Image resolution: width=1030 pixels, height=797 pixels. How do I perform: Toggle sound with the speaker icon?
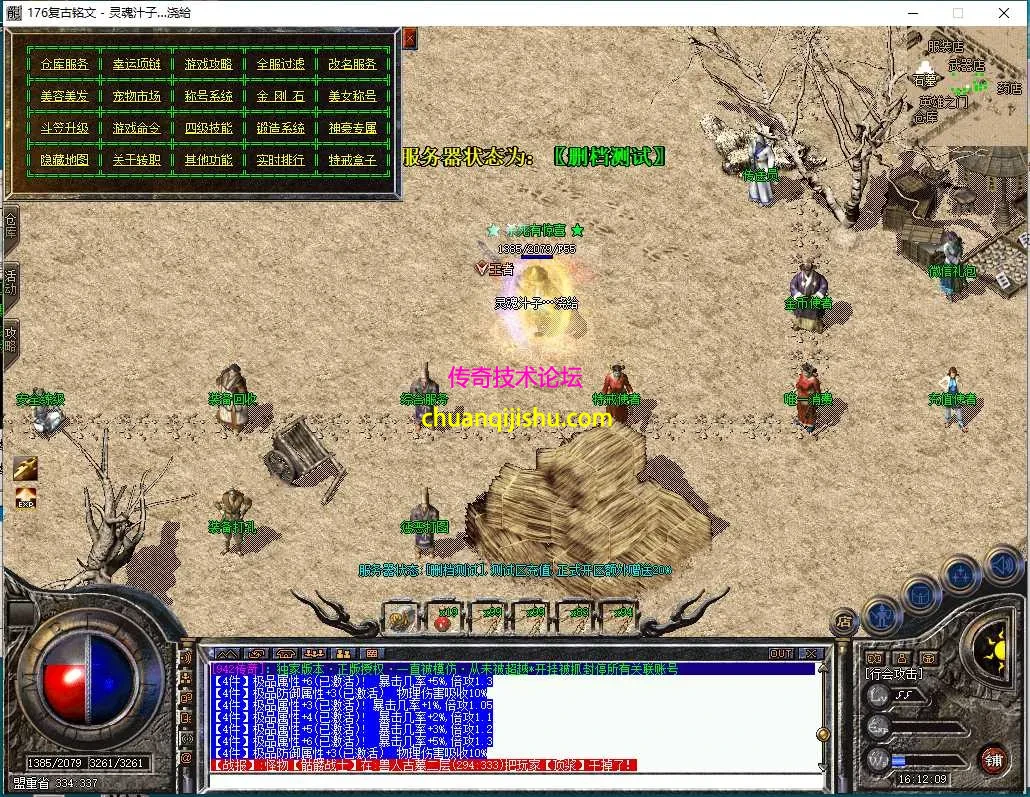point(1002,566)
